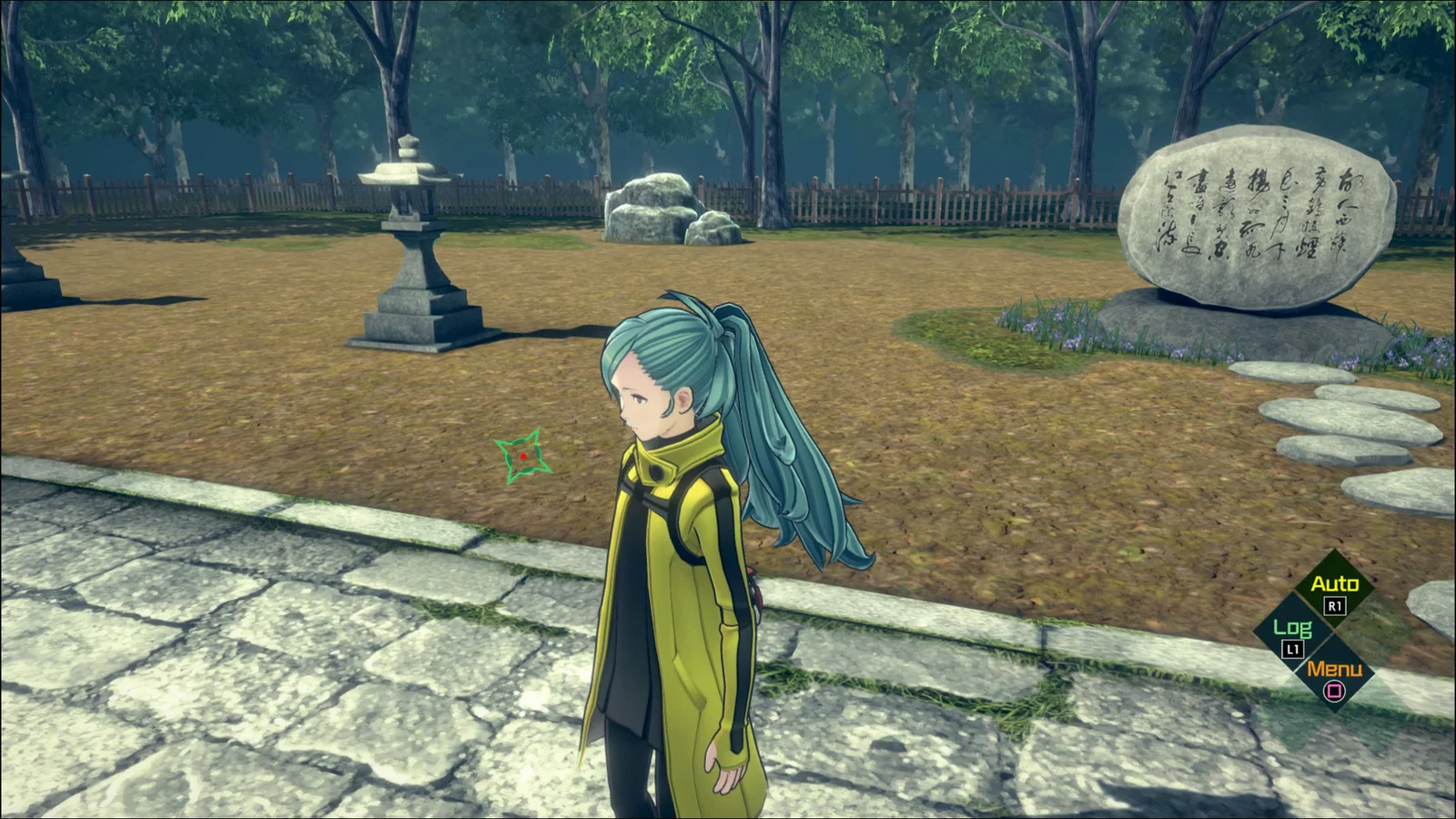This screenshot has width=1456, height=819.
Task: Open the Log diamond button
Action: click(1293, 633)
